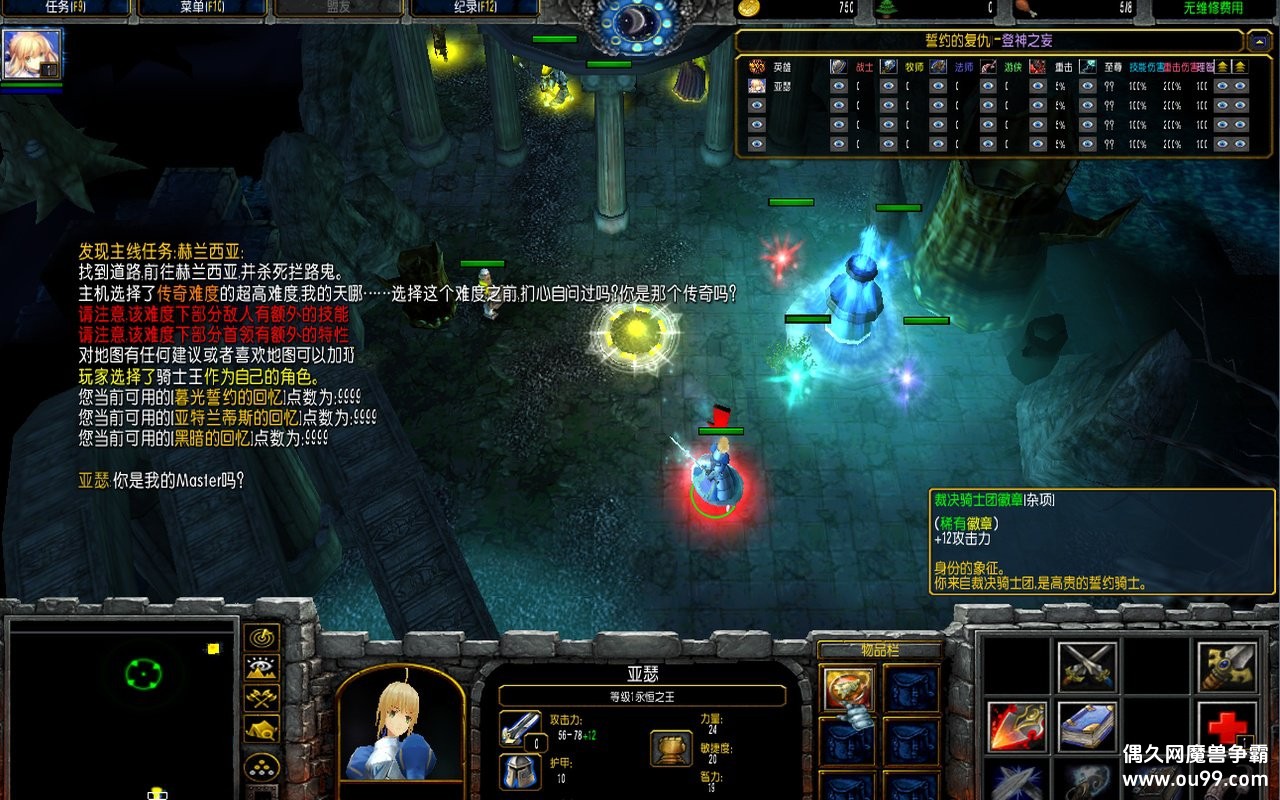Click on the minimap
This screenshot has width=1280, height=800.
[x=122, y=705]
